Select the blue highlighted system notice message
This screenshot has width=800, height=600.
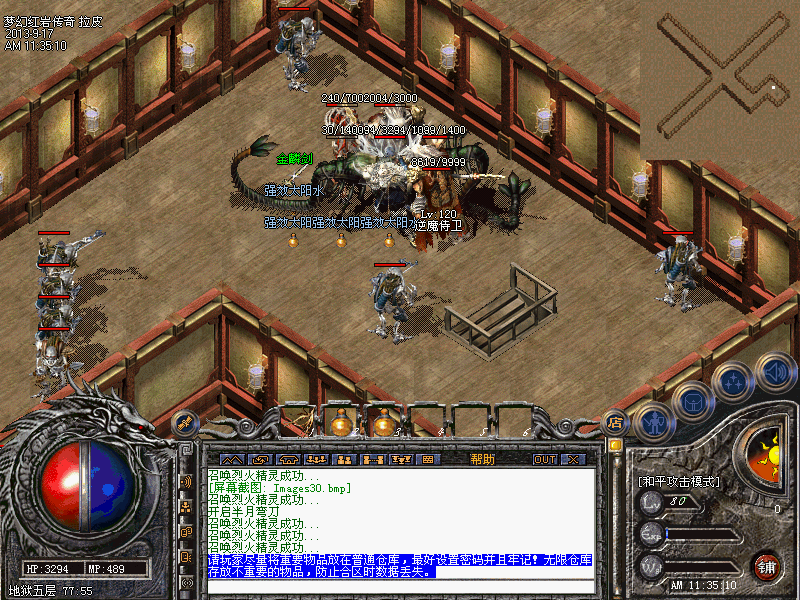(400, 566)
